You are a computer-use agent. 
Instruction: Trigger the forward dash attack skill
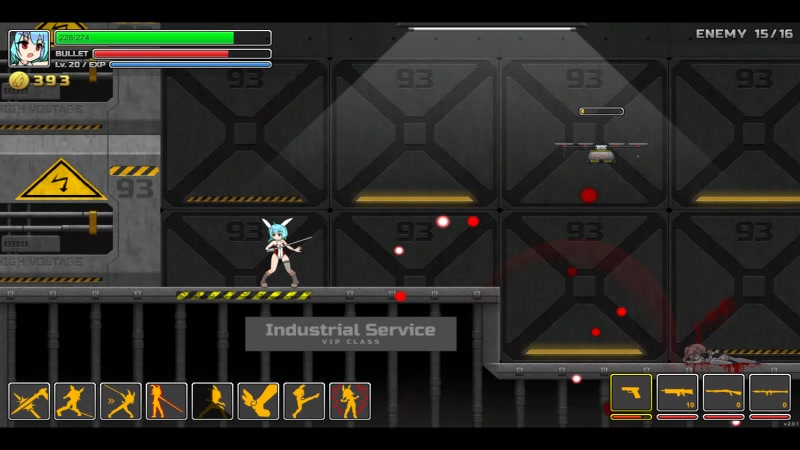click(x=121, y=401)
